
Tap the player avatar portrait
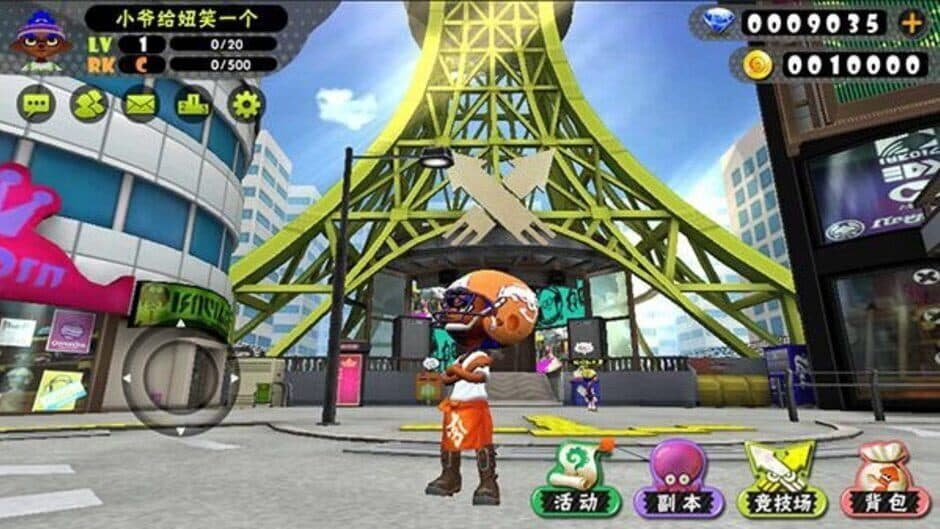click(x=41, y=40)
